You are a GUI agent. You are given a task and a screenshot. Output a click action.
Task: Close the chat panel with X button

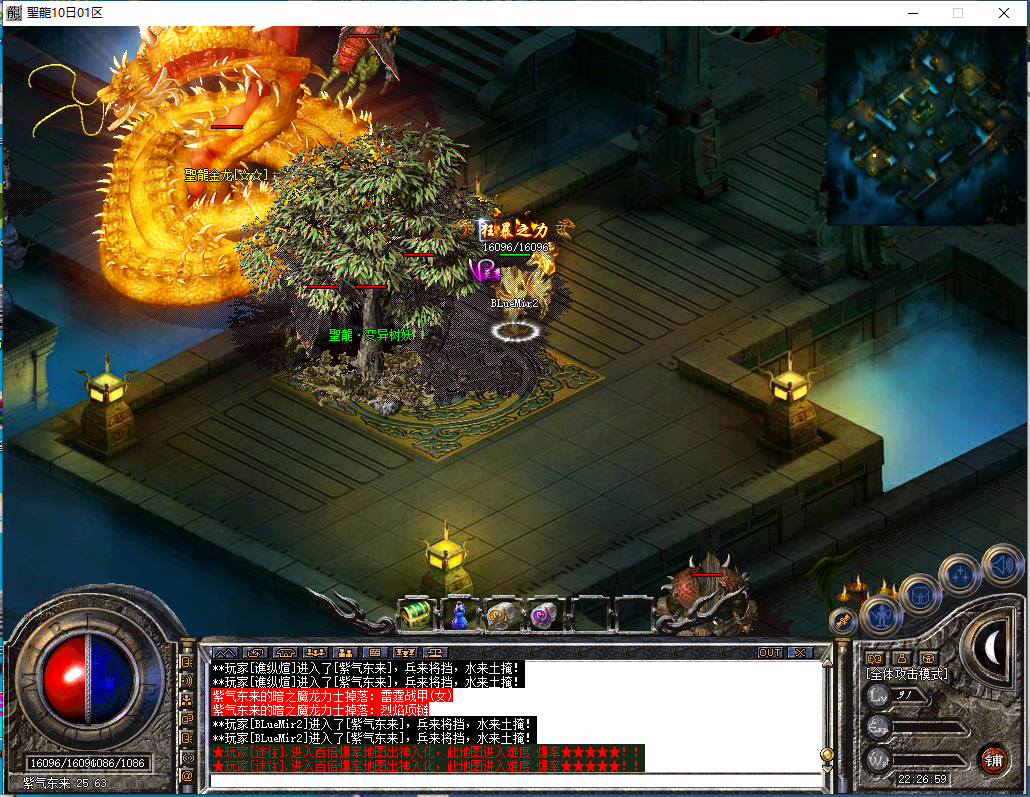pos(800,652)
